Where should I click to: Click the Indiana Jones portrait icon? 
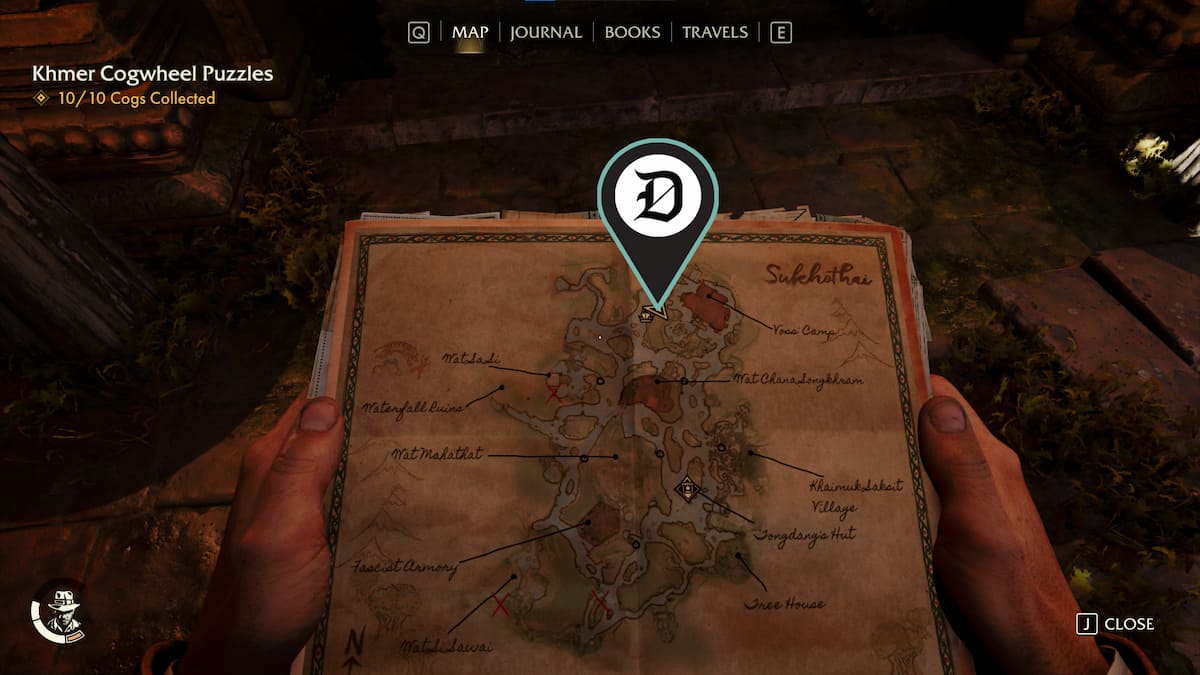[60, 612]
